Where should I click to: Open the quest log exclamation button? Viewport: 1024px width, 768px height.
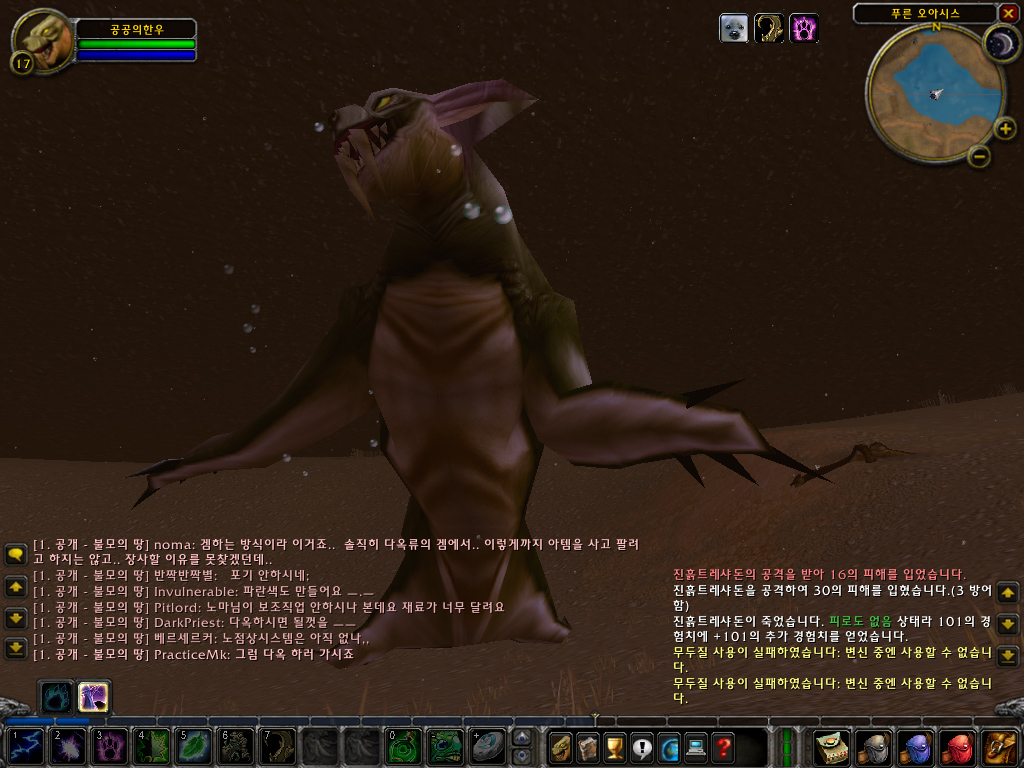click(x=642, y=747)
